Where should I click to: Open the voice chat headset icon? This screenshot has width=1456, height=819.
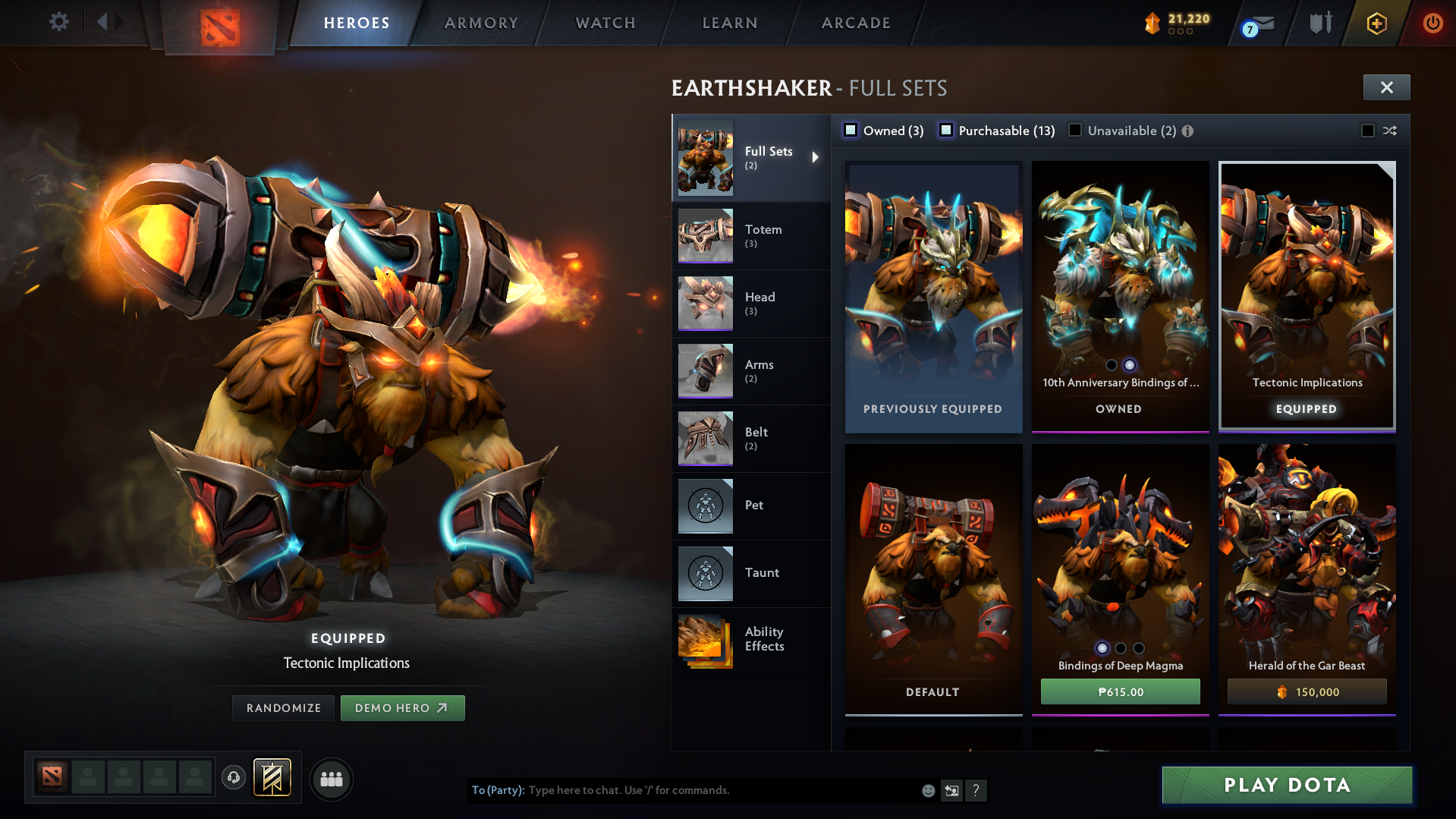click(233, 778)
